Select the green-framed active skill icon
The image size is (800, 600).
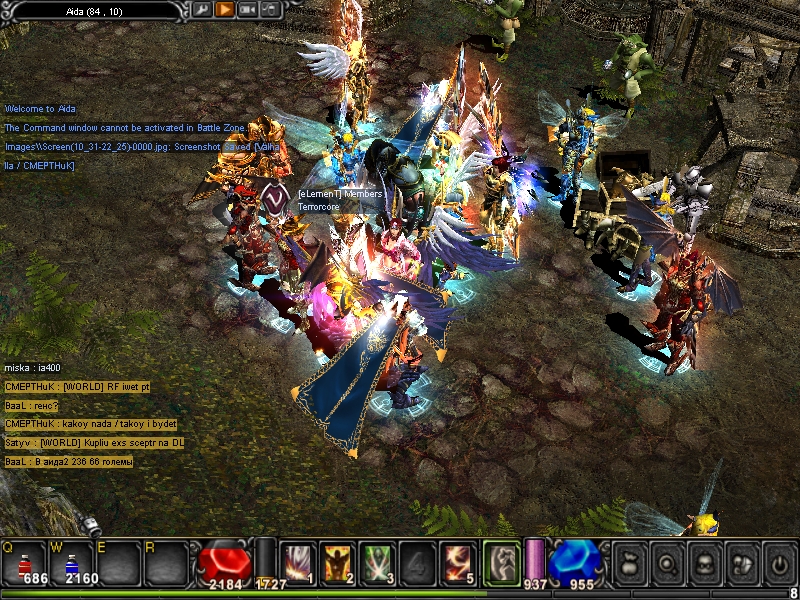[501, 562]
